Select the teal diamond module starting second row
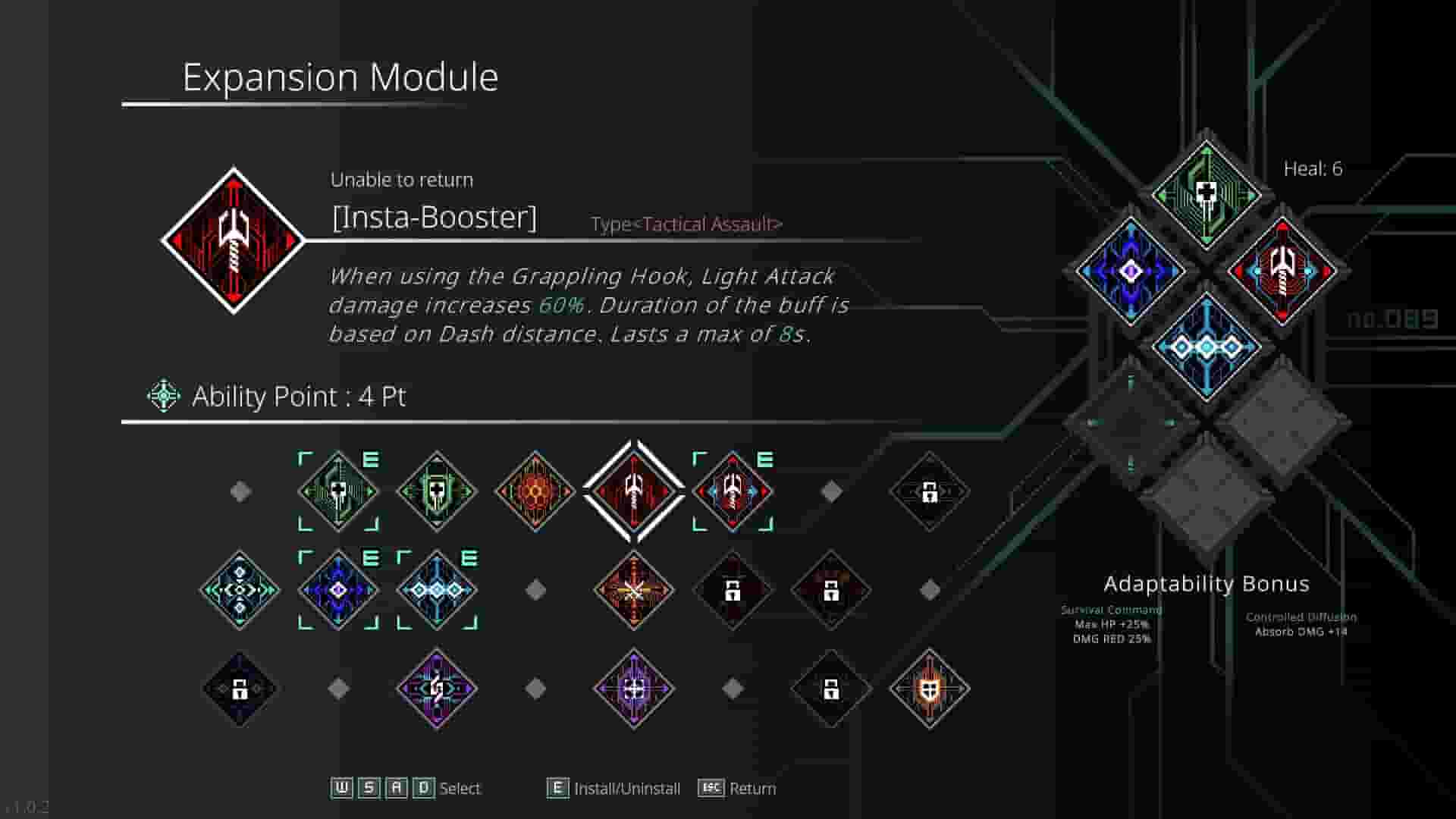 point(239,588)
